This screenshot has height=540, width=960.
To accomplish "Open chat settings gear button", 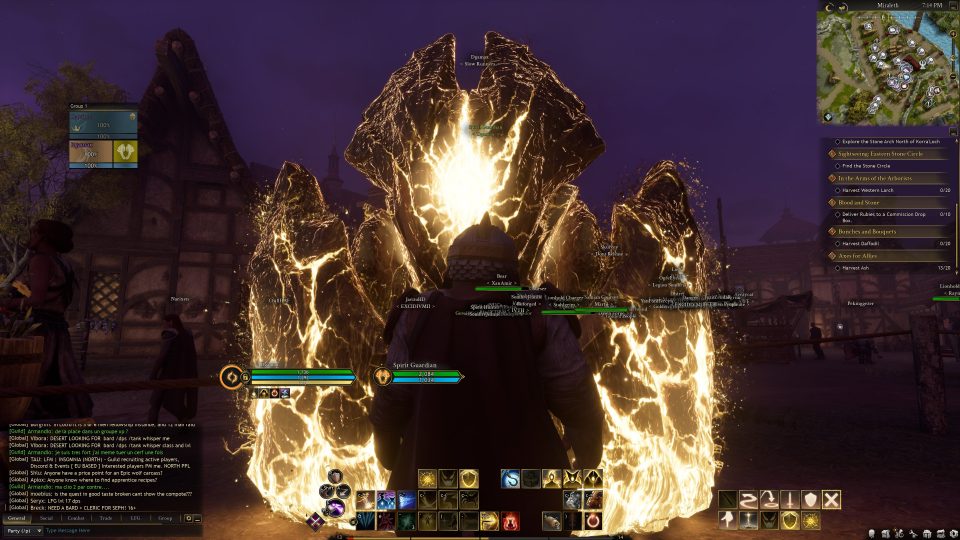I will (x=189, y=518).
